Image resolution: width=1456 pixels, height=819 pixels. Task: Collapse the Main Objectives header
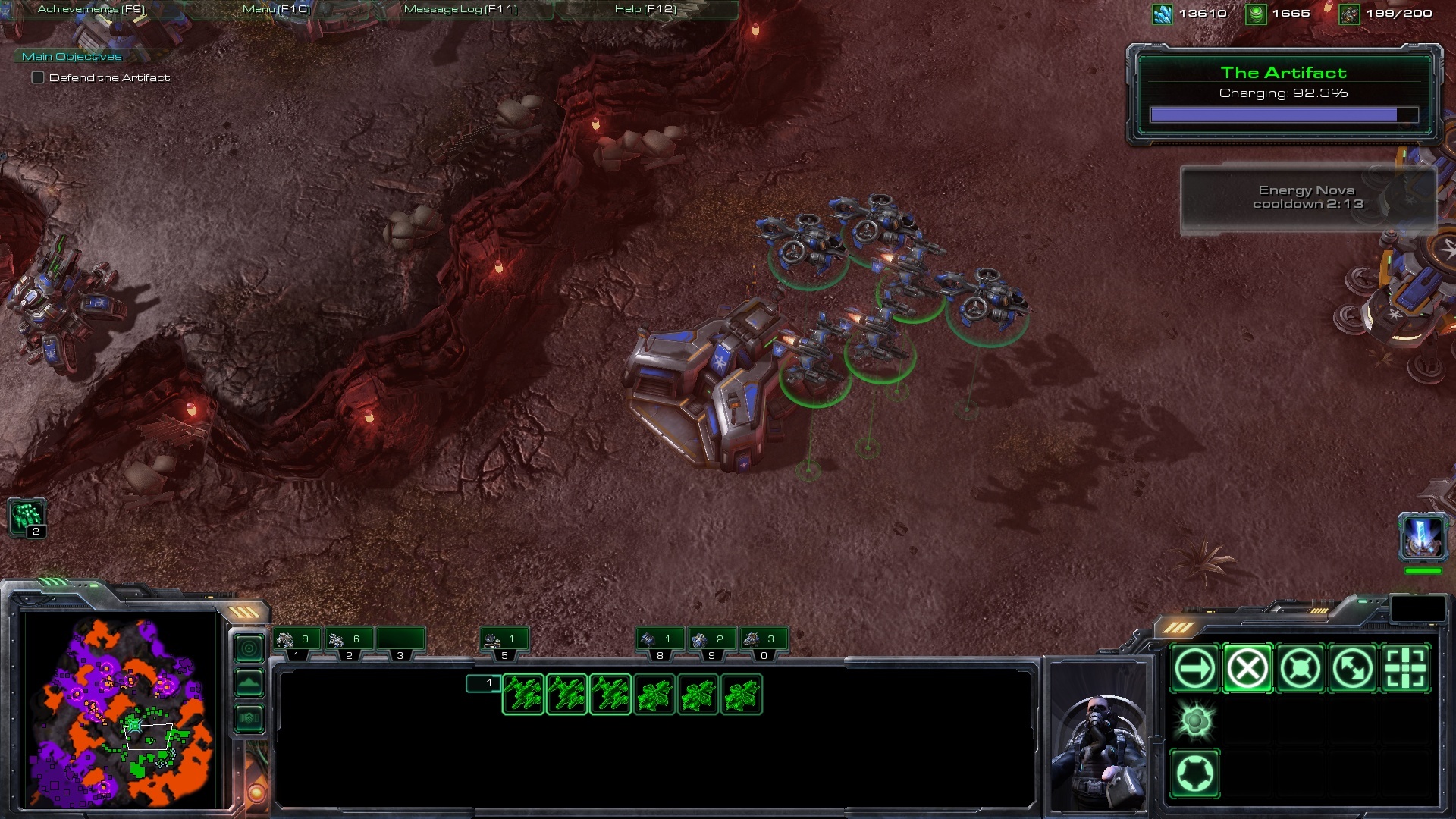pos(71,56)
